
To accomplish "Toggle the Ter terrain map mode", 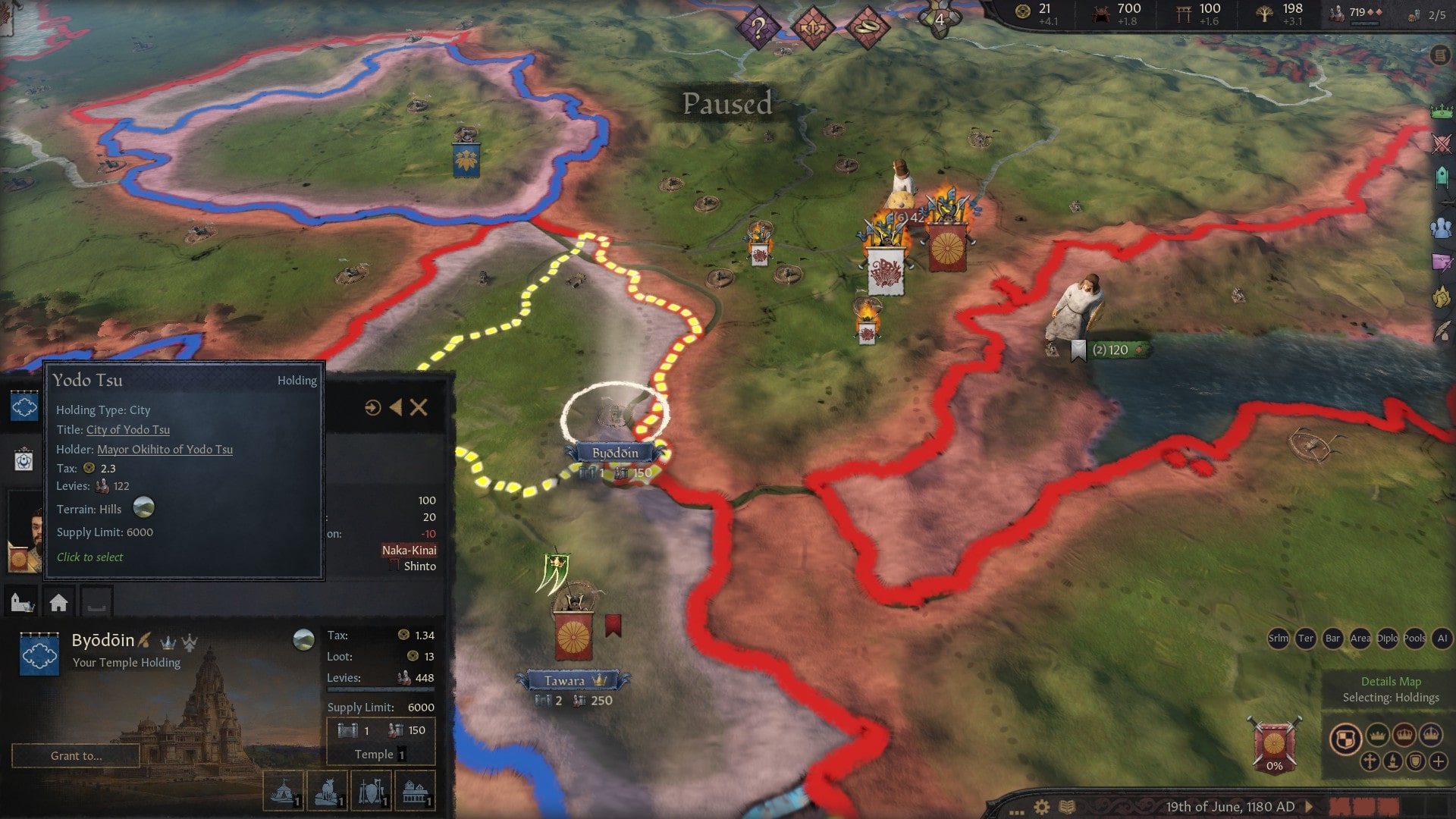I will tap(1305, 639).
